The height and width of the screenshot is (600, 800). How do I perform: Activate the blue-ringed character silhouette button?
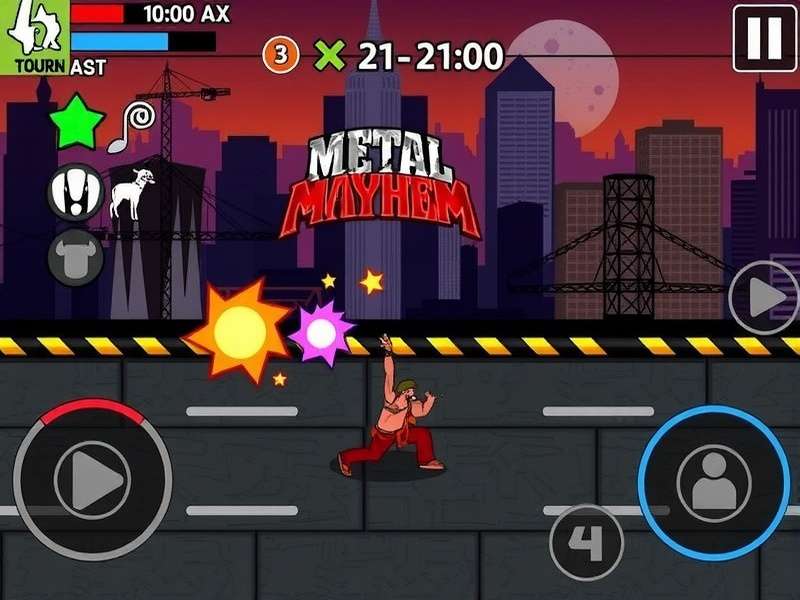pyautogui.click(x=714, y=483)
